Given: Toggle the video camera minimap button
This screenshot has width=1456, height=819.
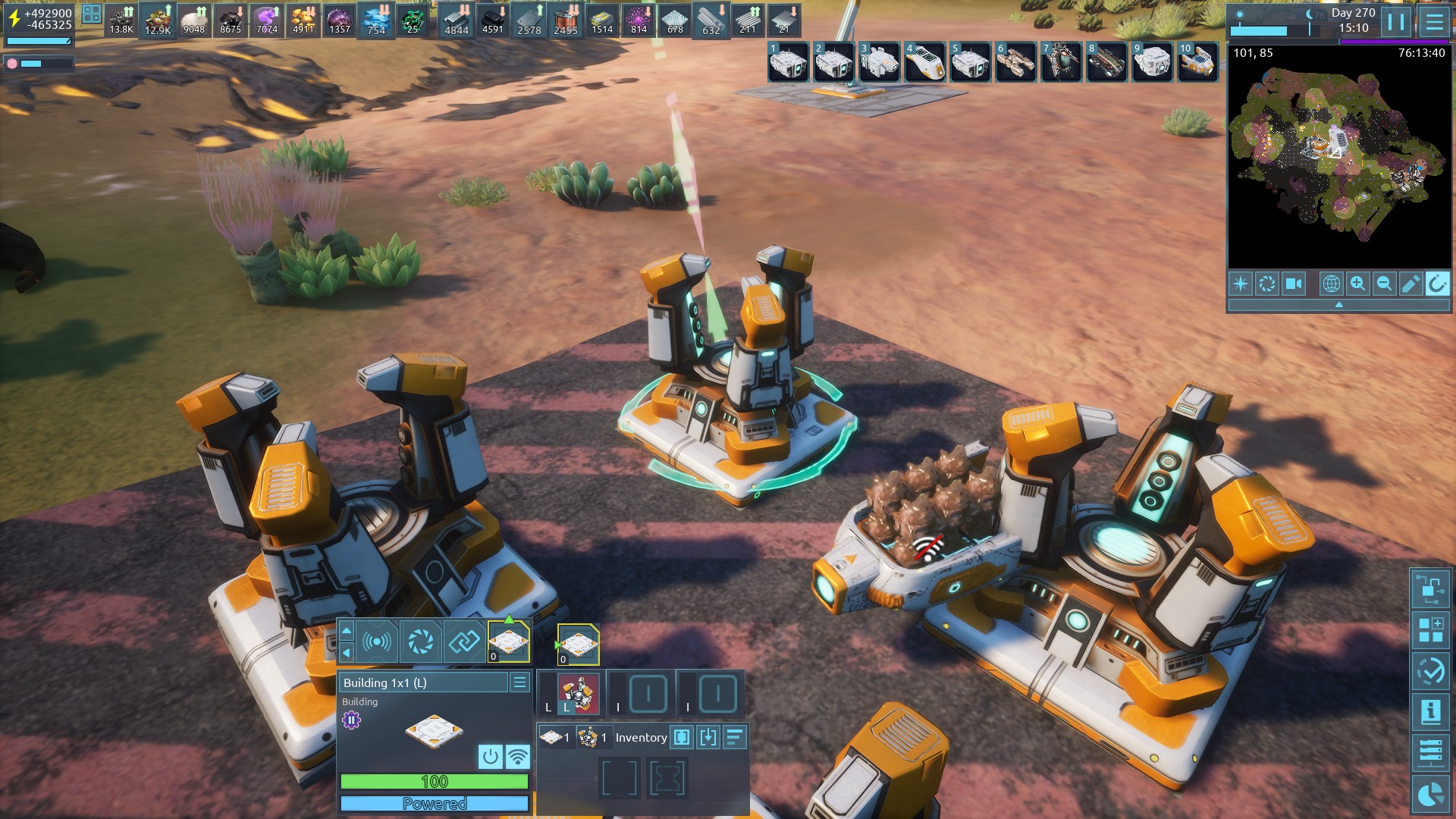Looking at the screenshot, I should click(x=1294, y=284).
